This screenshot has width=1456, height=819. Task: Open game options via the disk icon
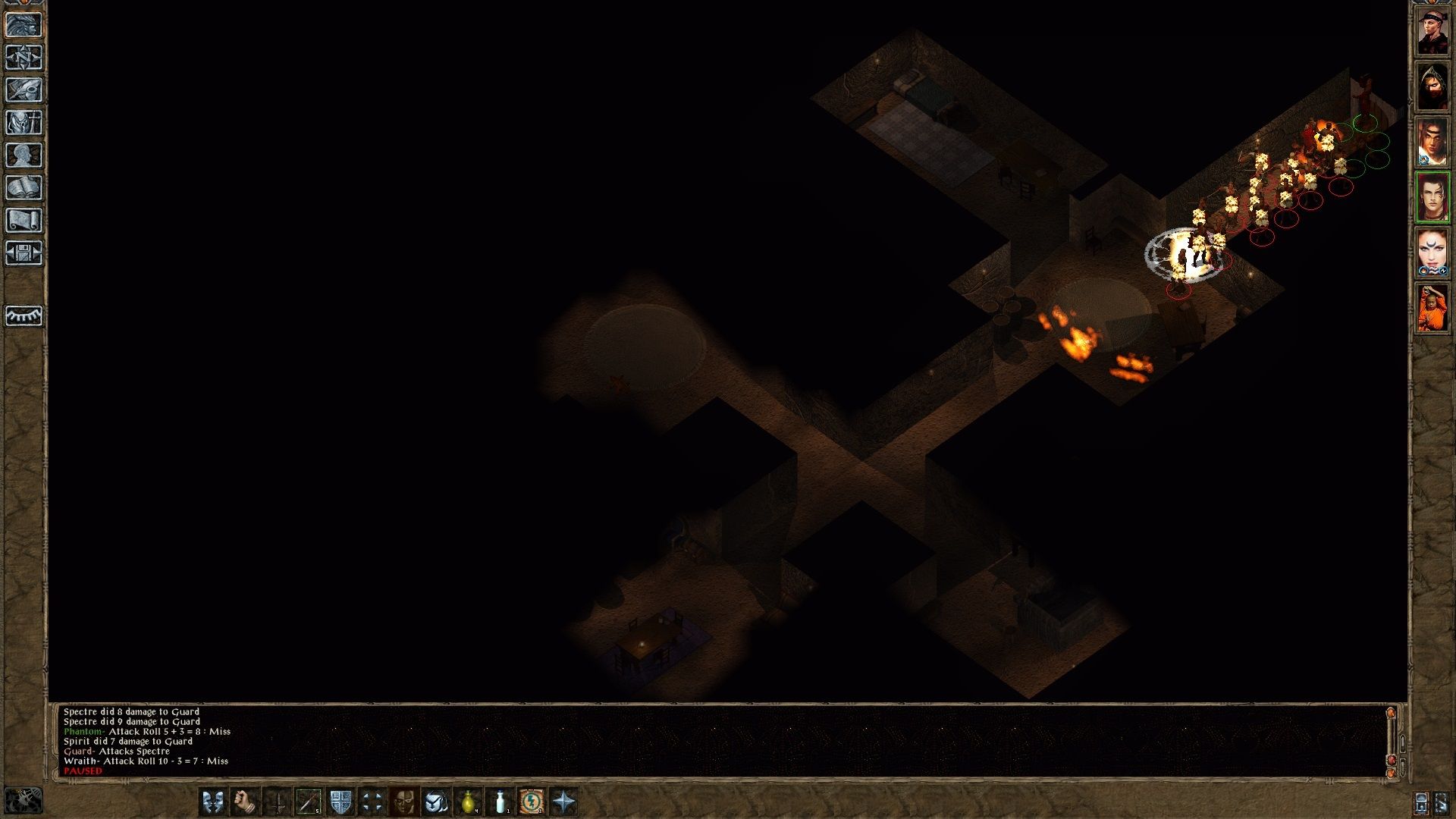25,250
